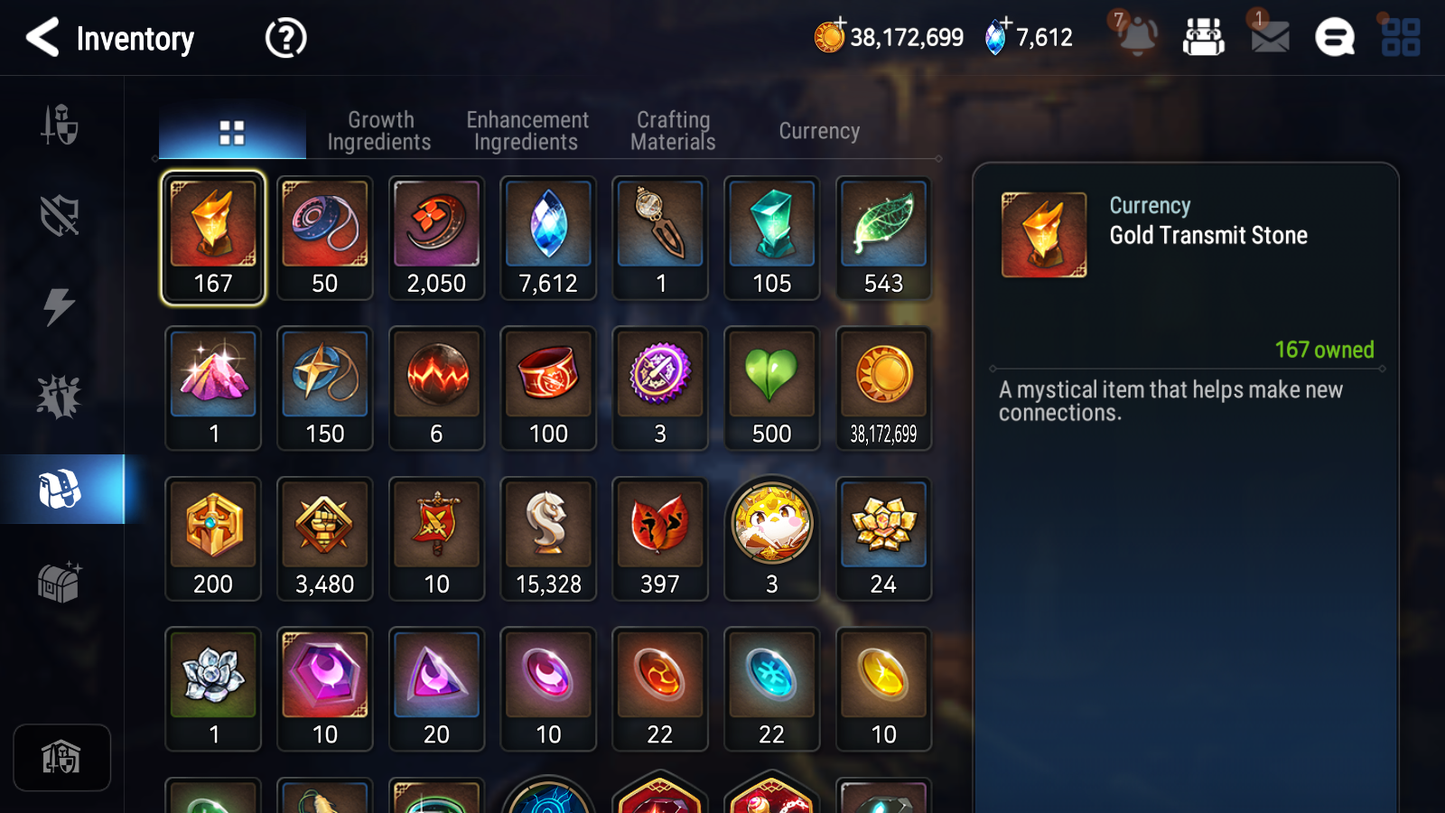This screenshot has width=1445, height=813.
Task: Switch to the Growth Ingredients tab
Action: point(380,130)
